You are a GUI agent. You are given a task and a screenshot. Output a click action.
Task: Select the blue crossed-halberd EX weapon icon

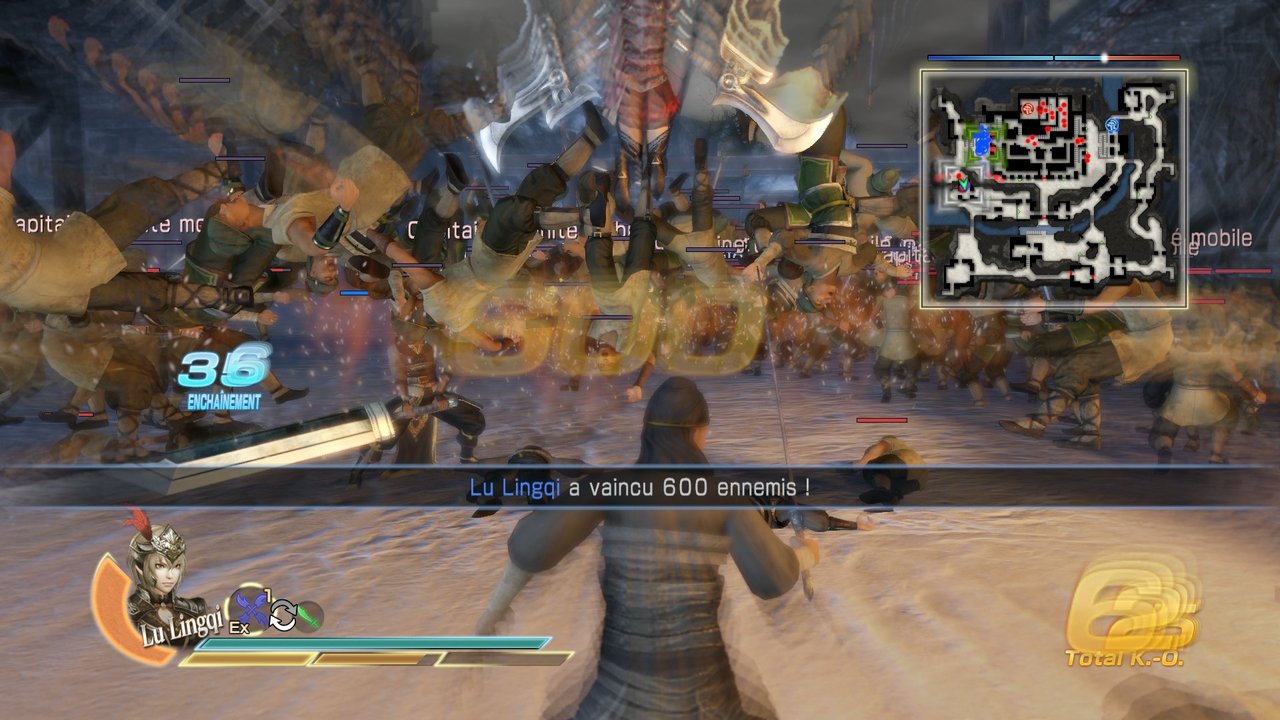tap(249, 610)
